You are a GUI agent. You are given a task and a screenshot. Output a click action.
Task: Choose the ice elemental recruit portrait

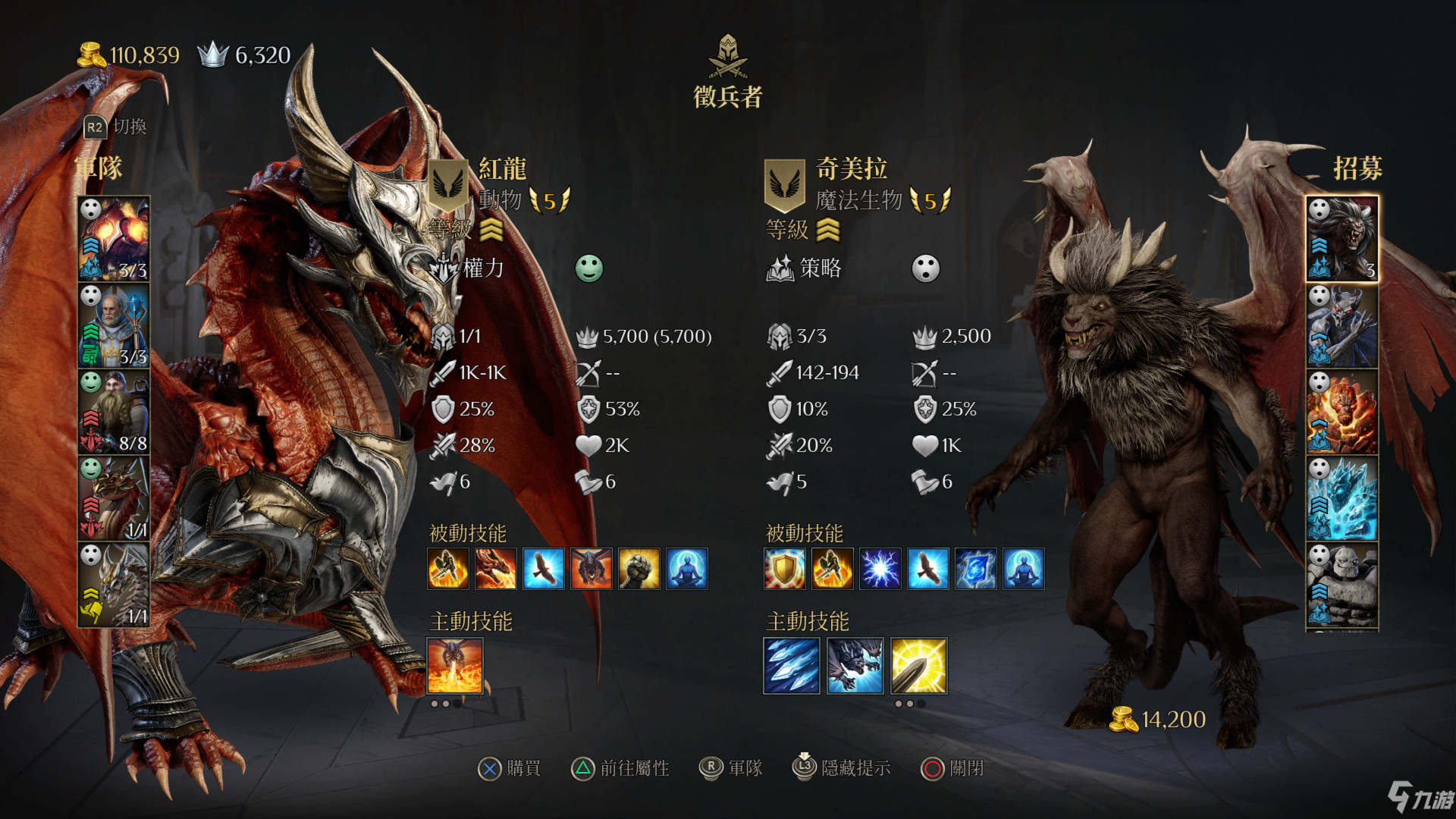[x=1341, y=498]
